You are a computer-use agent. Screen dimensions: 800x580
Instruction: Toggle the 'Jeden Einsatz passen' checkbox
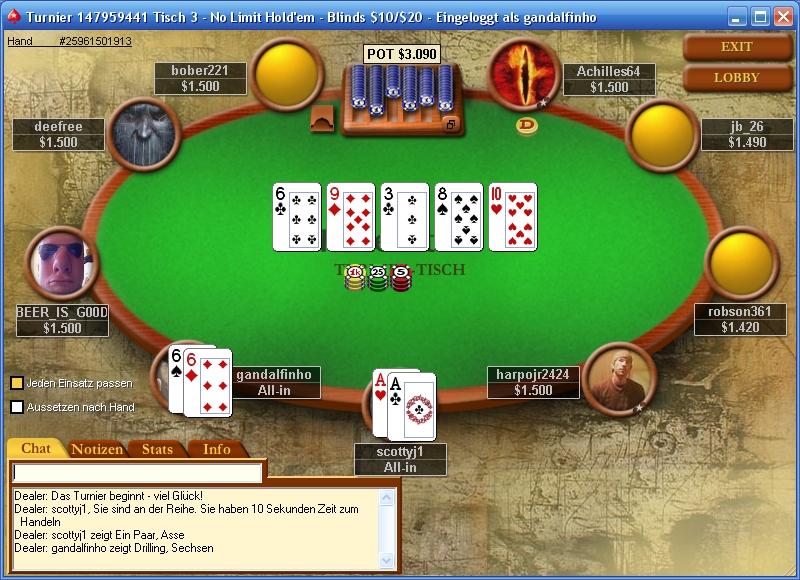[17, 383]
